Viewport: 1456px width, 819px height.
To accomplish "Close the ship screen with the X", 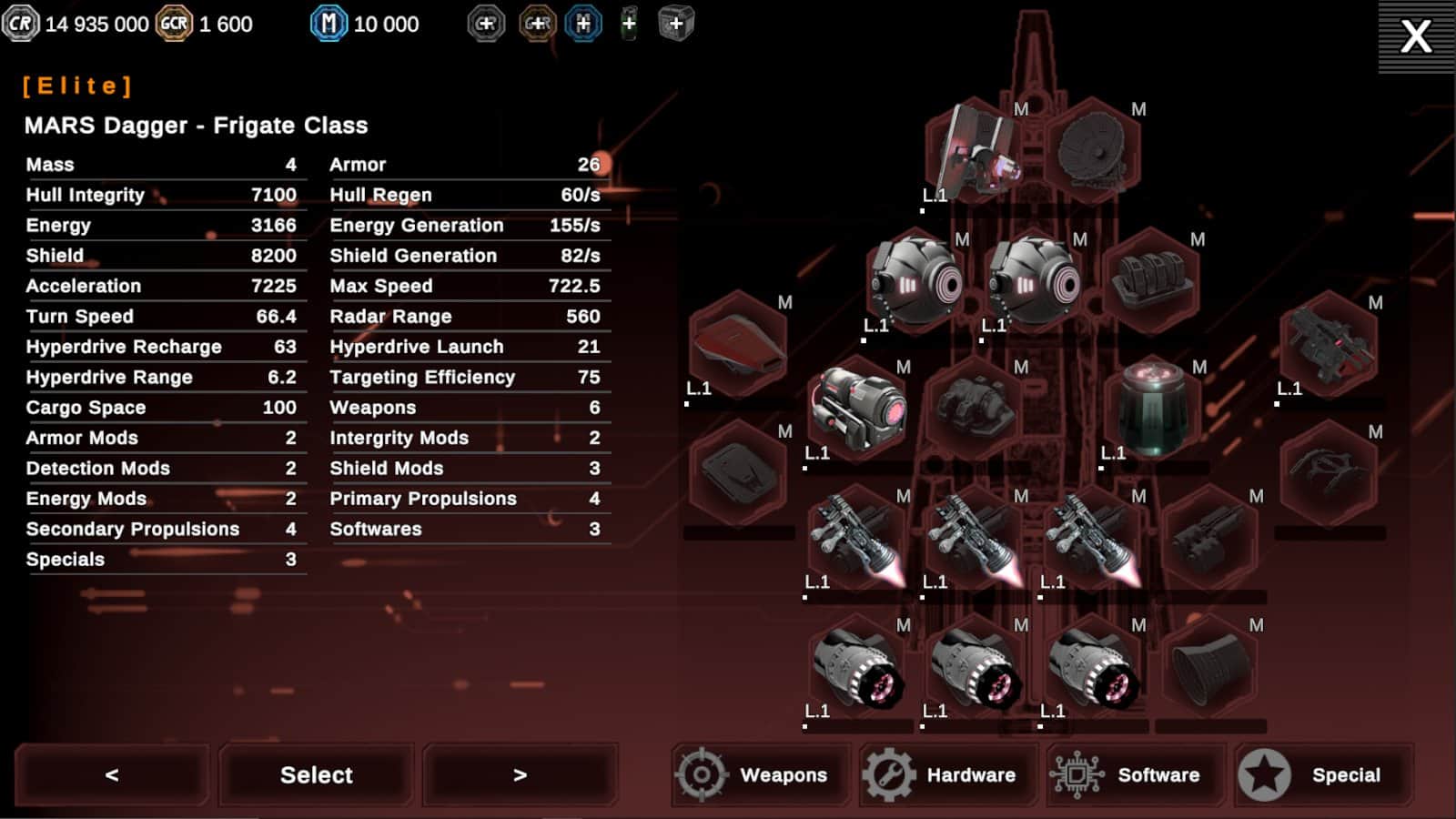I will tap(1416, 36).
